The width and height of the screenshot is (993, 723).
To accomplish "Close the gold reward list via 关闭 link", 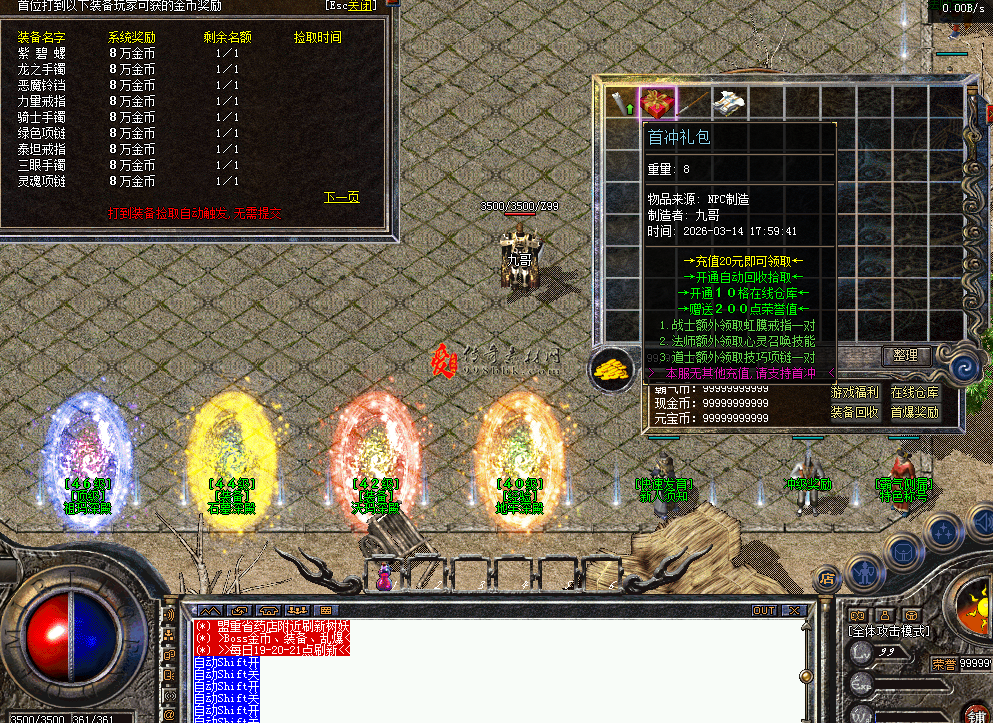I will (x=350, y=5).
